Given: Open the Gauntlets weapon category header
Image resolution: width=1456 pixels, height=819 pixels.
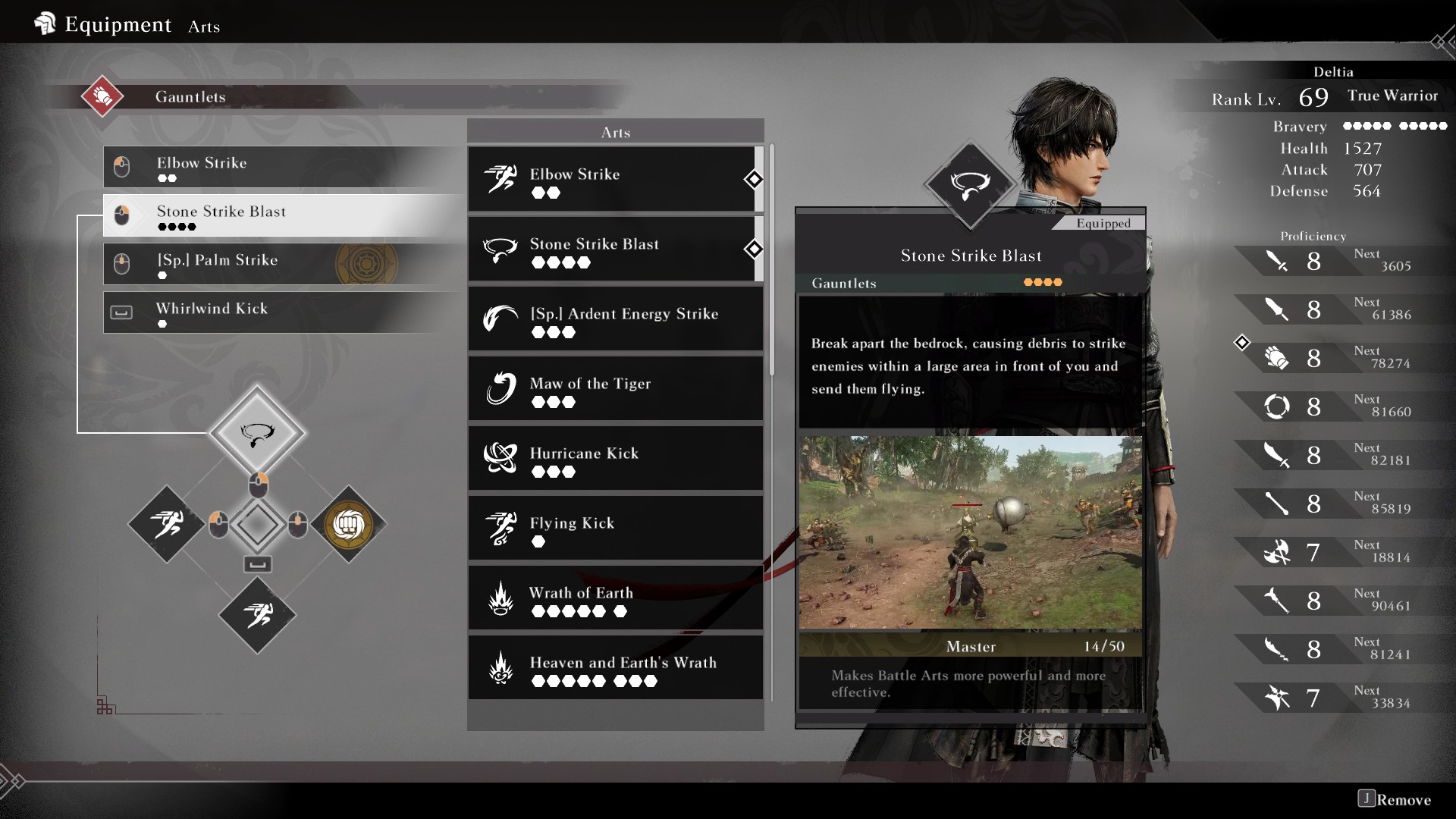Looking at the screenshot, I should click(190, 97).
